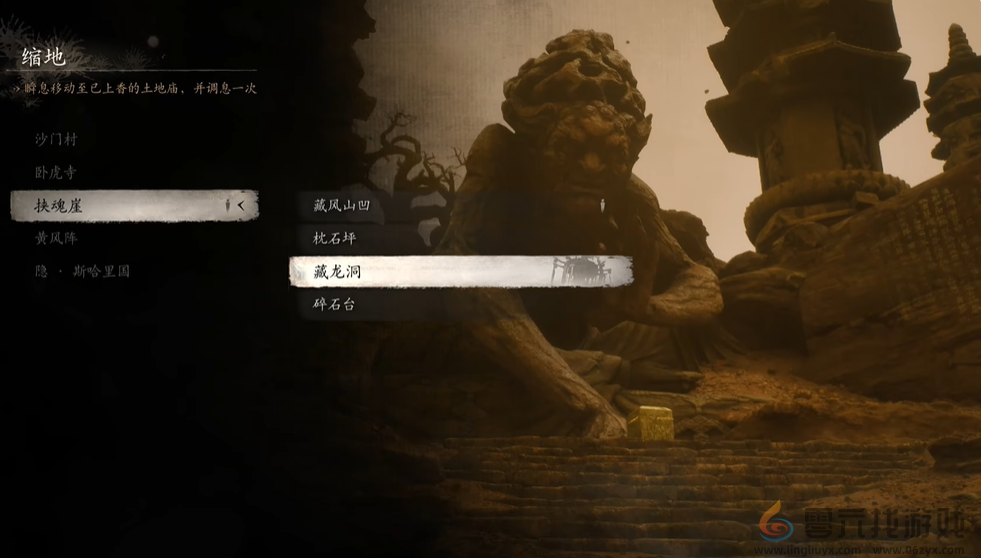Select the 沙门村 region
The height and width of the screenshot is (558, 981).
pyautogui.click(x=56, y=139)
